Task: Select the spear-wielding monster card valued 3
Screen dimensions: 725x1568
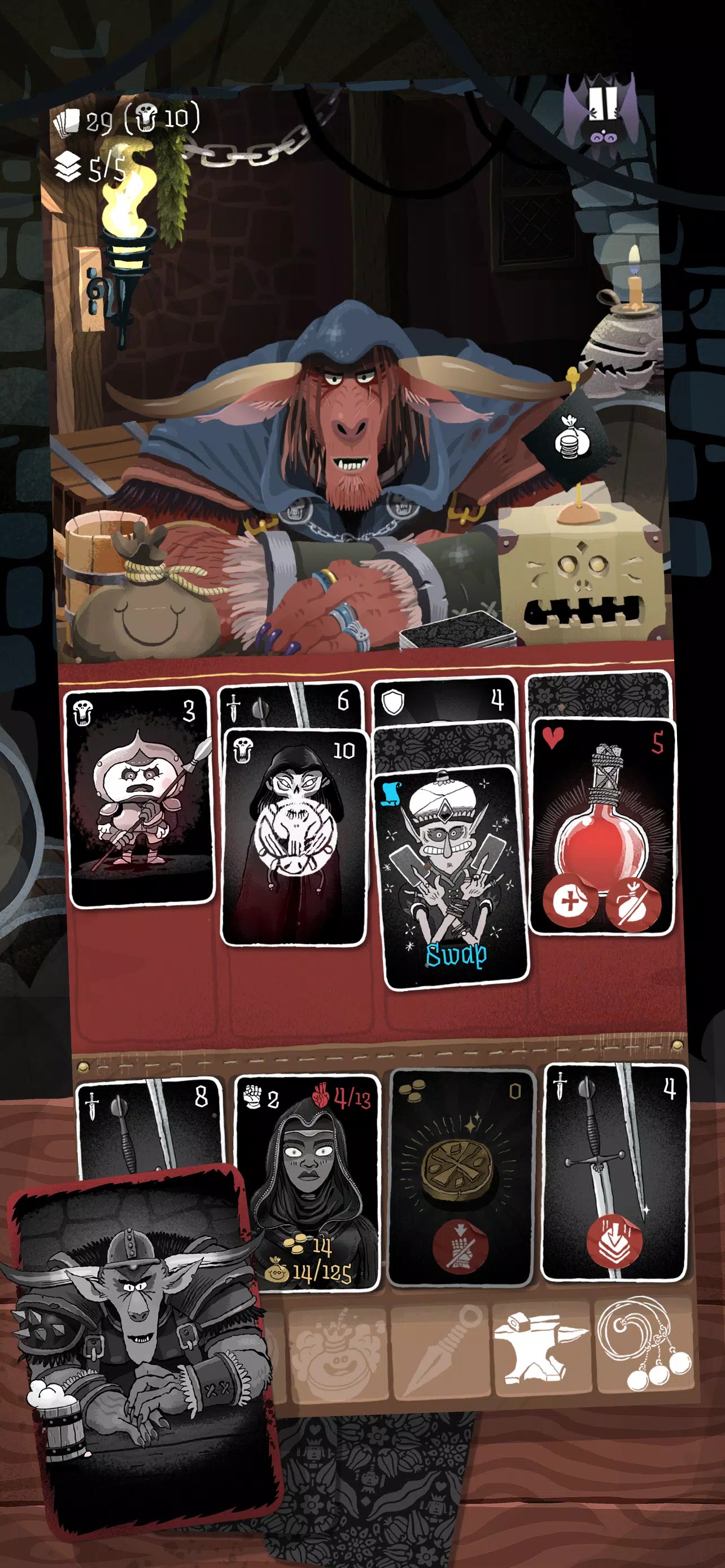Action: click(140, 796)
